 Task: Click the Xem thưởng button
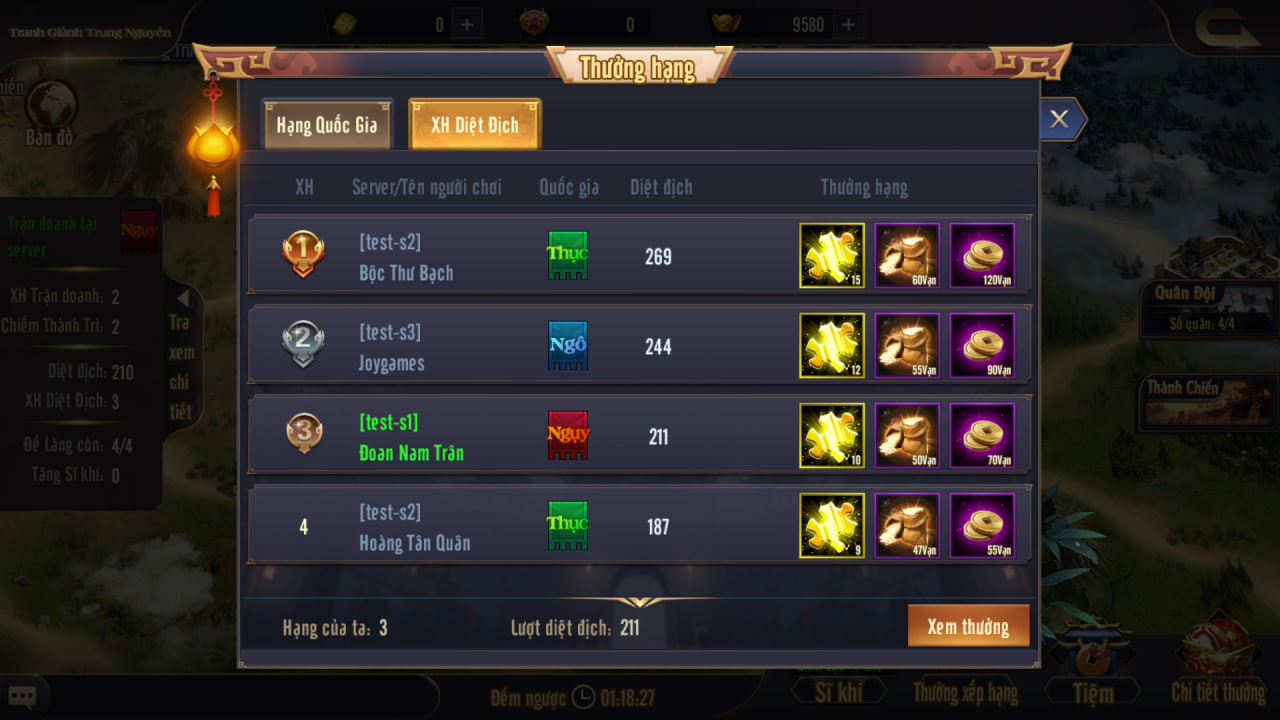(x=967, y=627)
